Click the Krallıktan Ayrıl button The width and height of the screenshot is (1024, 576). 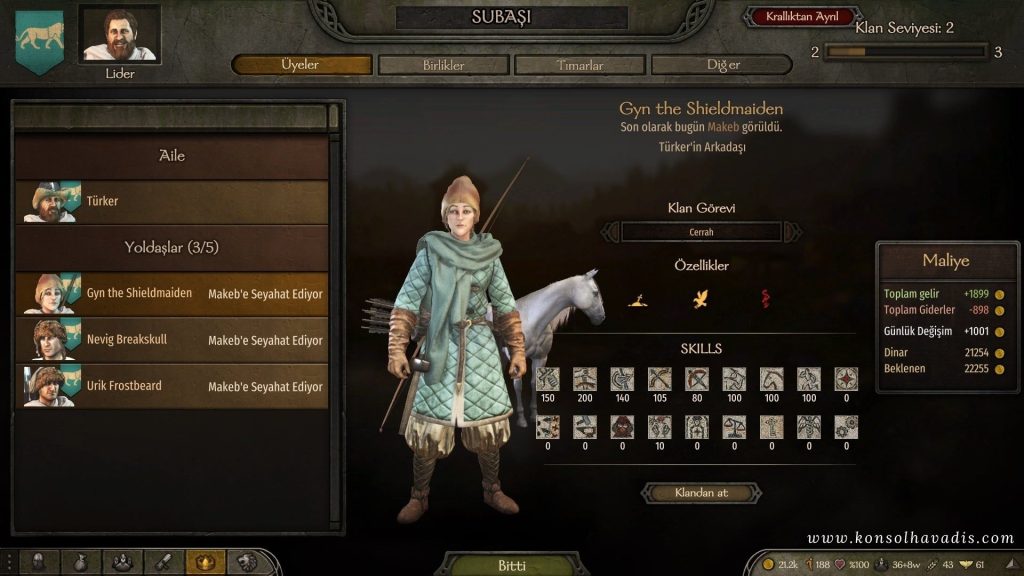pyautogui.click(x=801, y=17)
